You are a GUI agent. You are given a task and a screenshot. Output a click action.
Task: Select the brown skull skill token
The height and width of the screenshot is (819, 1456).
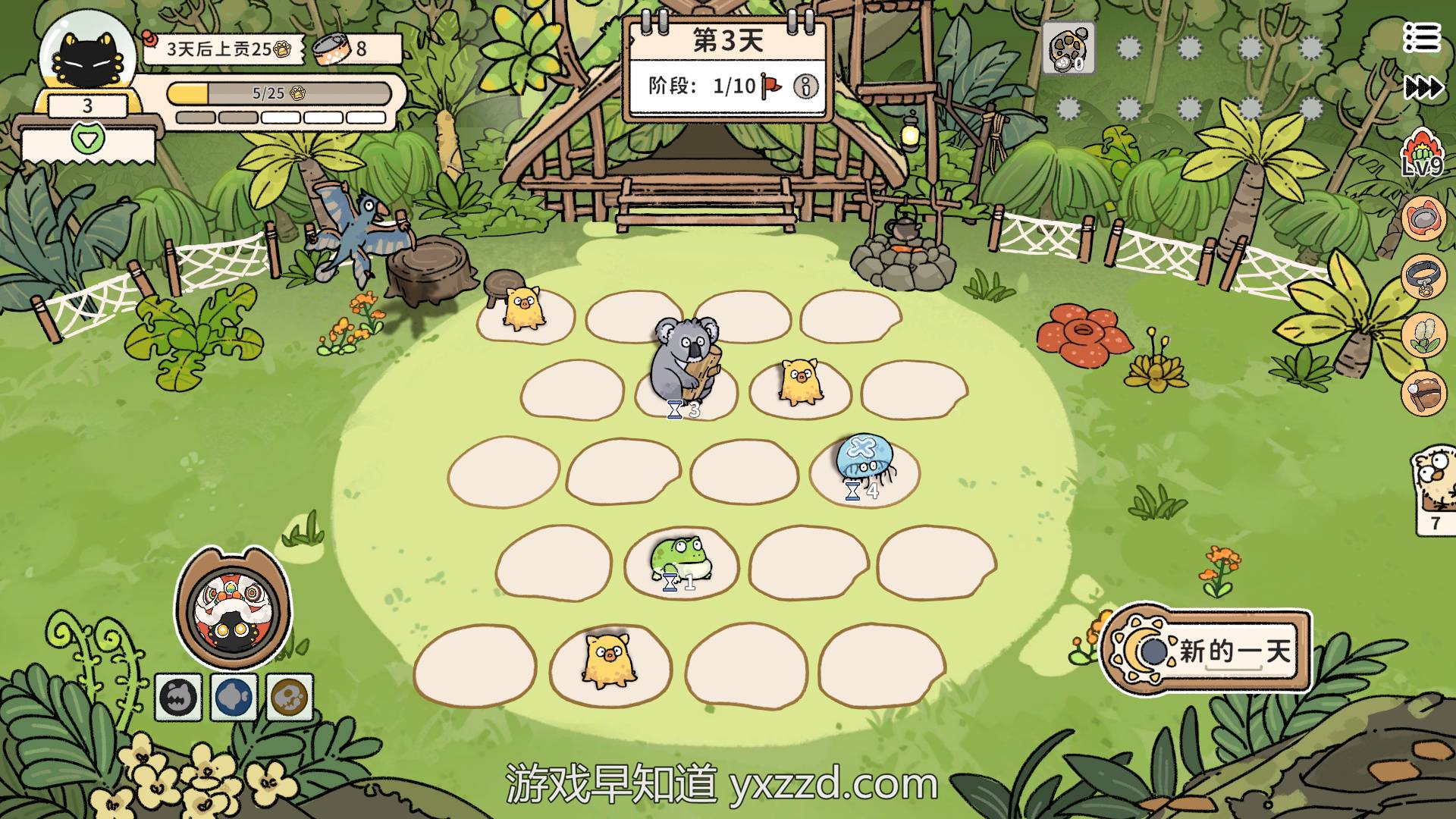click(x=290, y=696)
